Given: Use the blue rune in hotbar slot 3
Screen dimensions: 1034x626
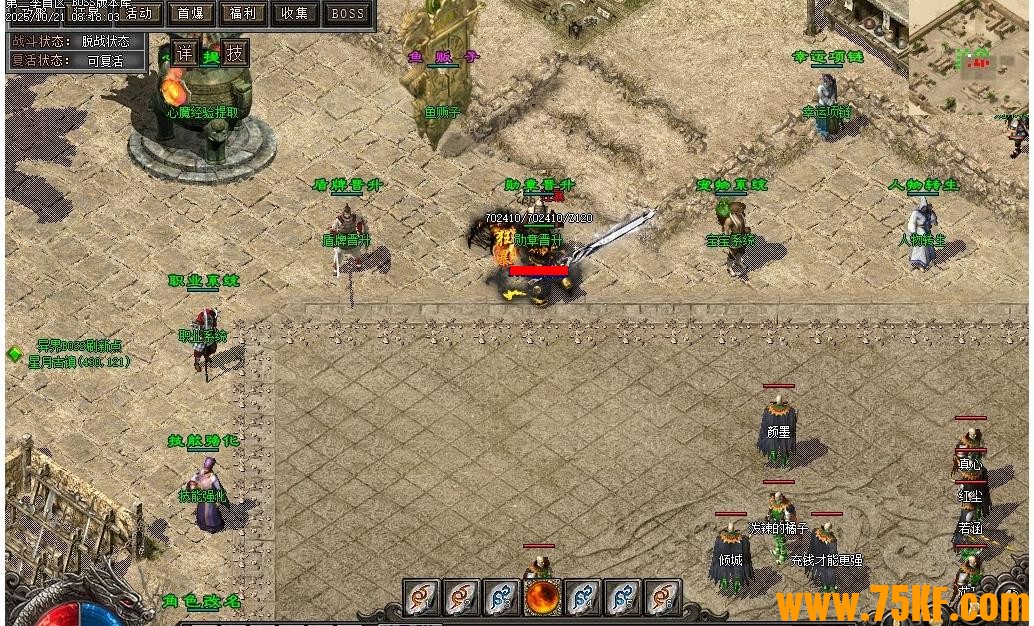Looking at the screenshot, I should [502, 598].
